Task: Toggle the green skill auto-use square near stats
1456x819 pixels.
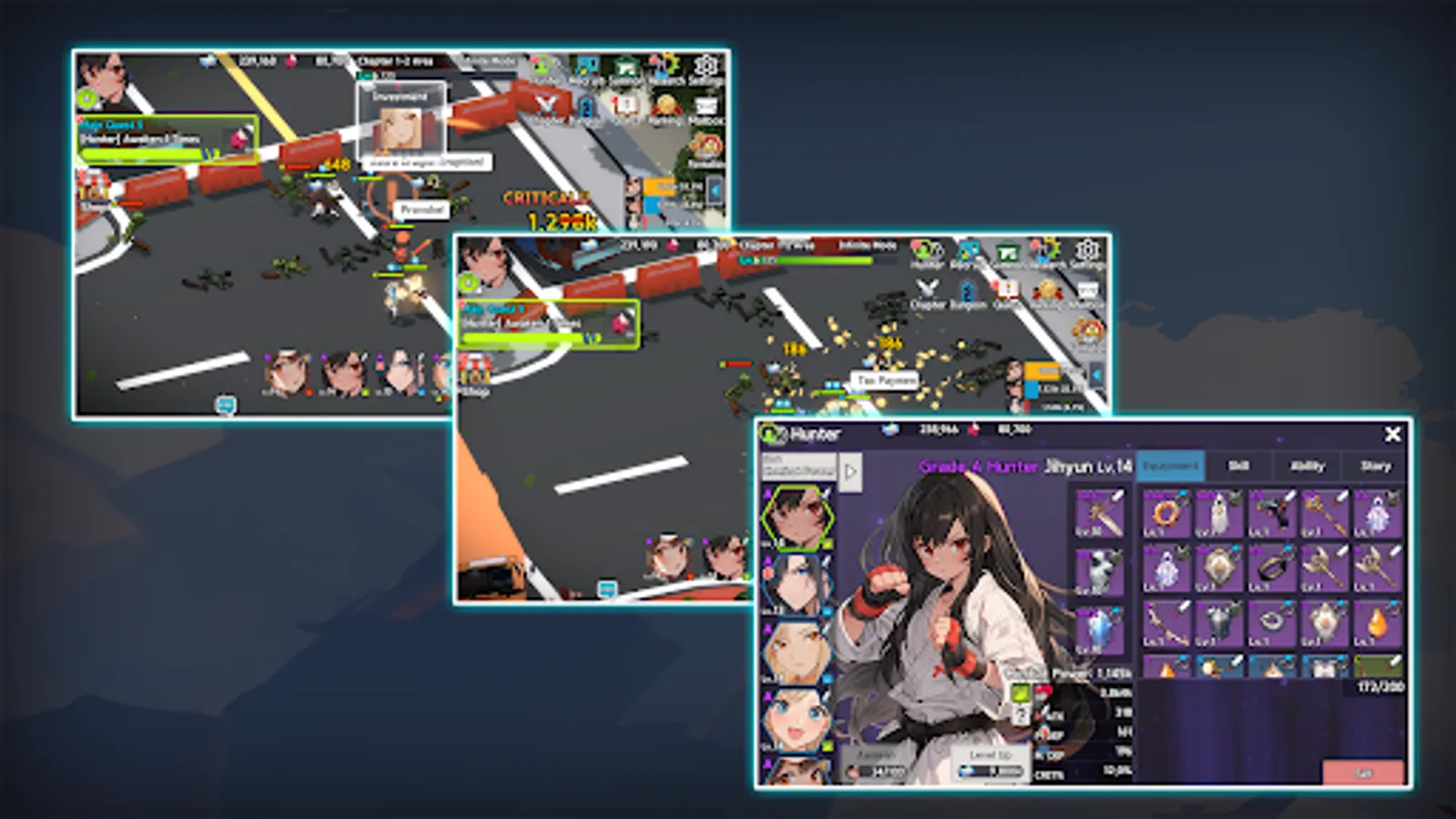Action: [x=1019, y=692]
